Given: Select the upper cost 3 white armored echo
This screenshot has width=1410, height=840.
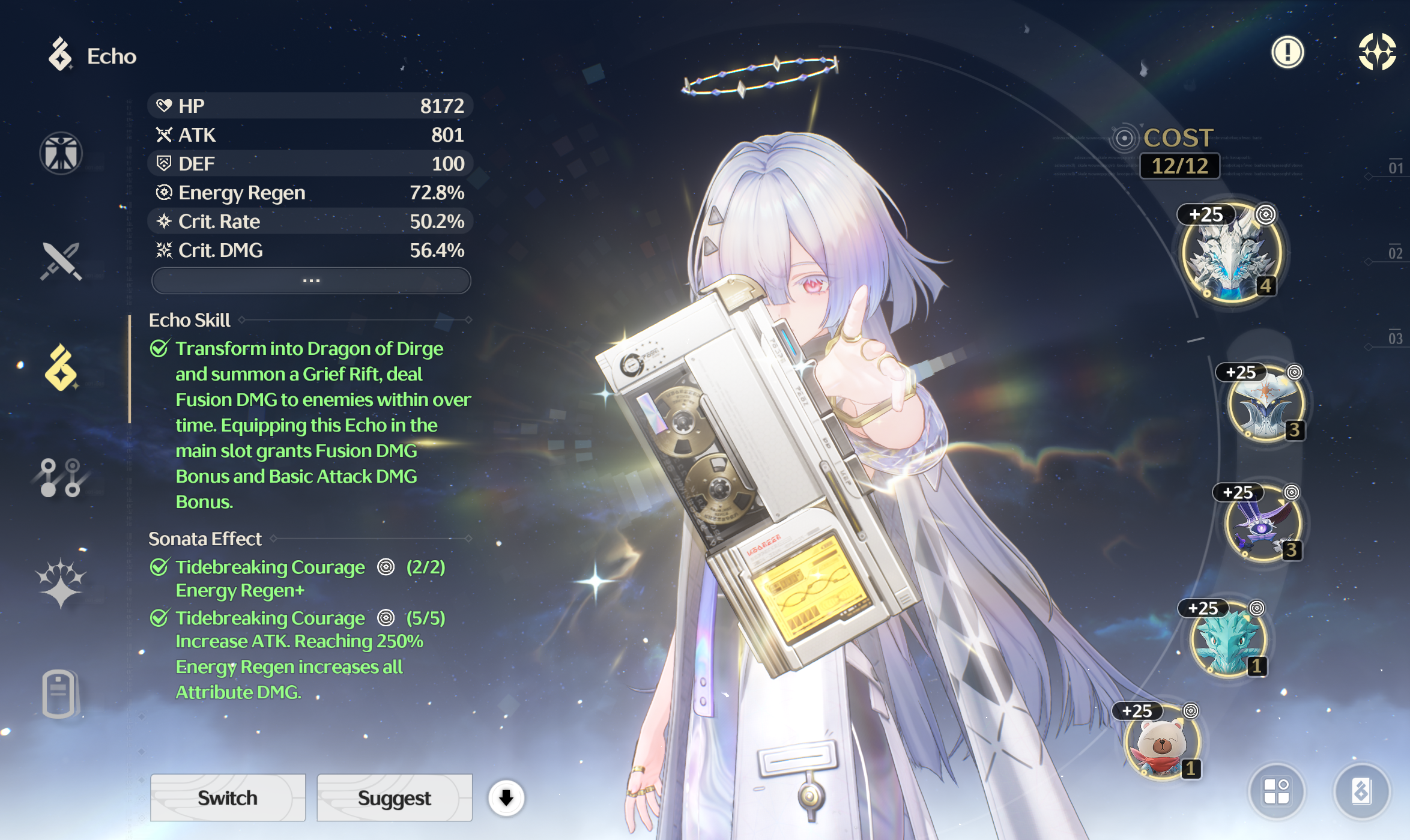Looking at the screenshot, I should click(1265, 403).
